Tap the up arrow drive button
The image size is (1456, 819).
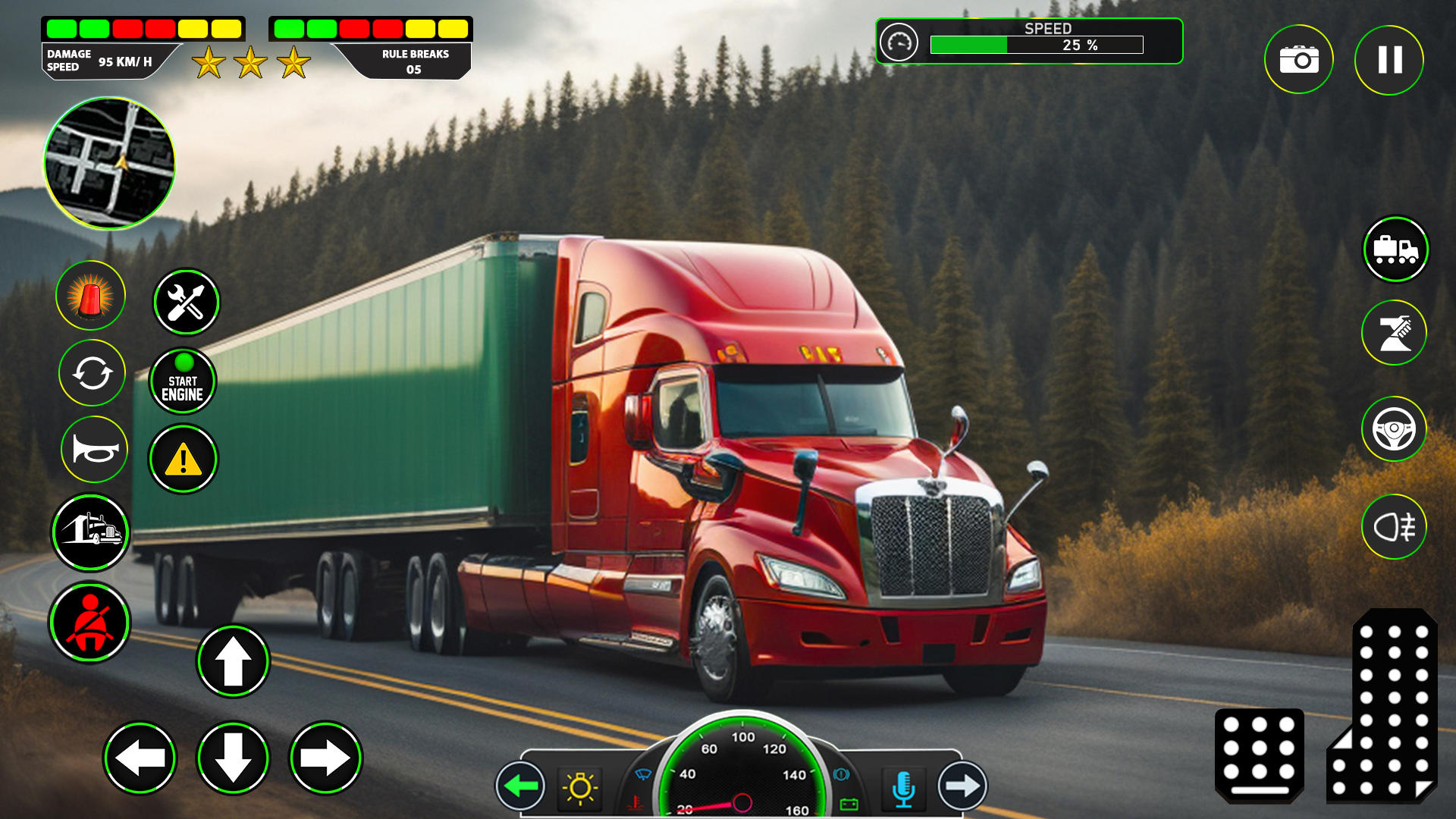tap(233, 661)
